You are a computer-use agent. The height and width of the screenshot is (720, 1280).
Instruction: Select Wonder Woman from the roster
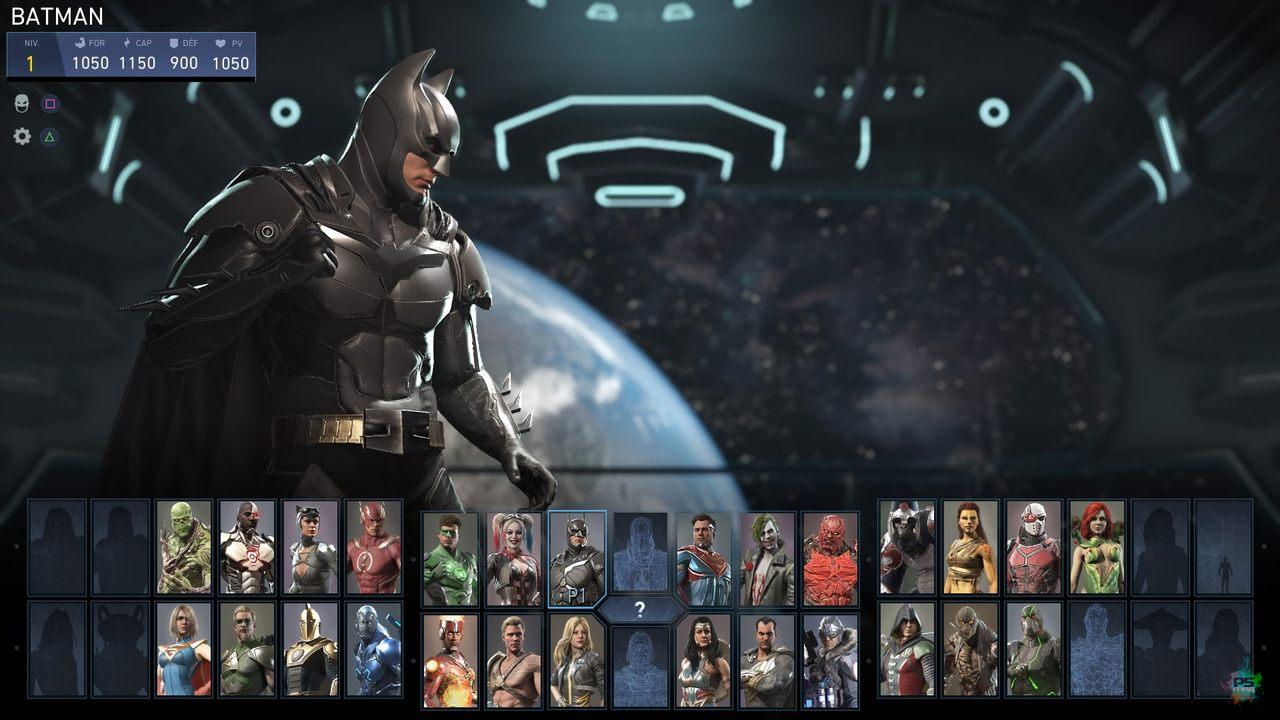703,661
